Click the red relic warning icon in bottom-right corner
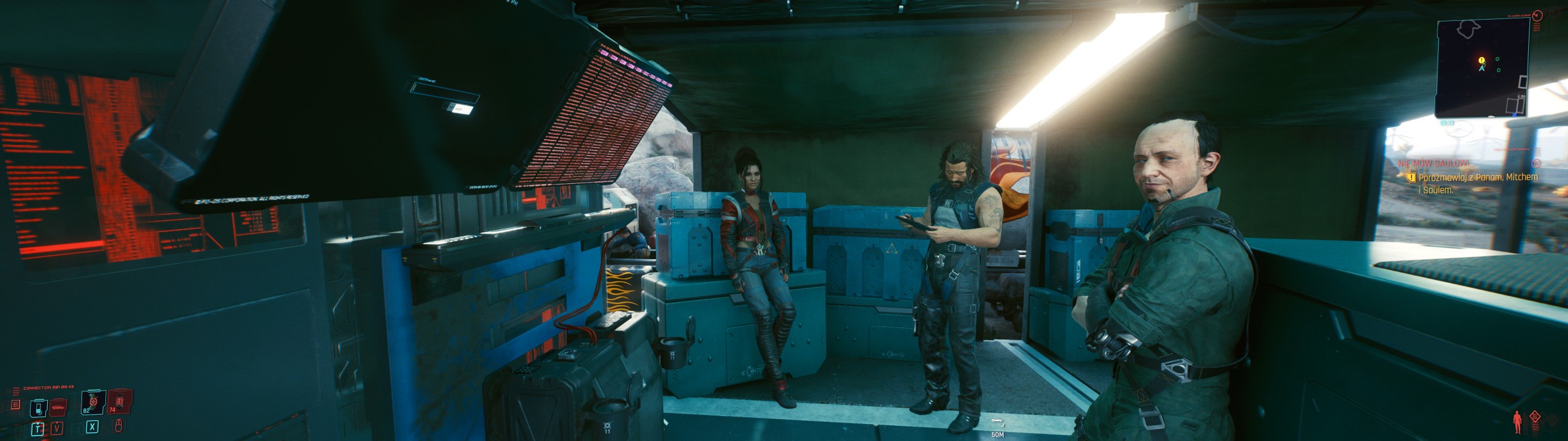 pyautogui.click(x=1536, y=417)
